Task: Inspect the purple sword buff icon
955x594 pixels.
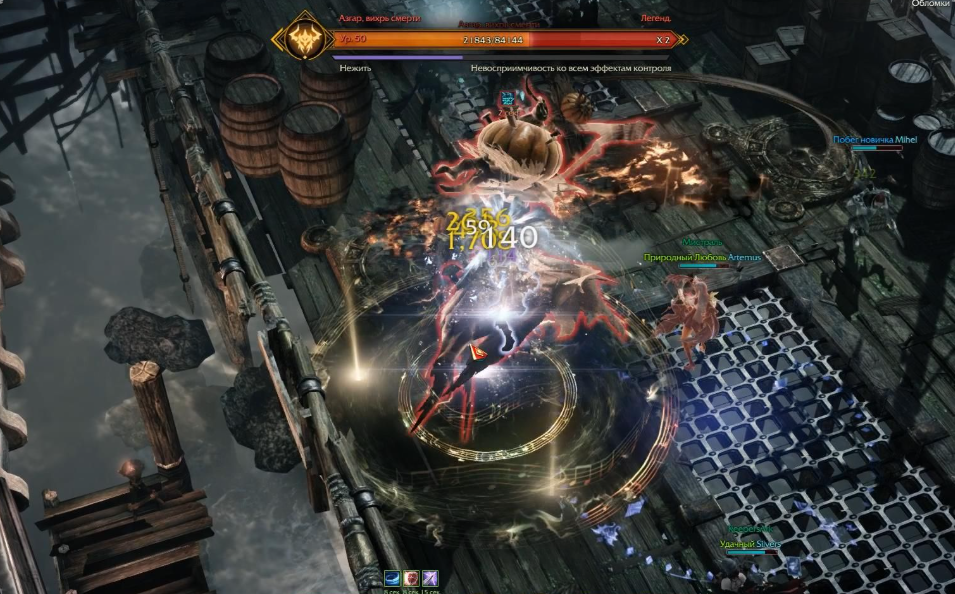Action: [x=429, y=577]
